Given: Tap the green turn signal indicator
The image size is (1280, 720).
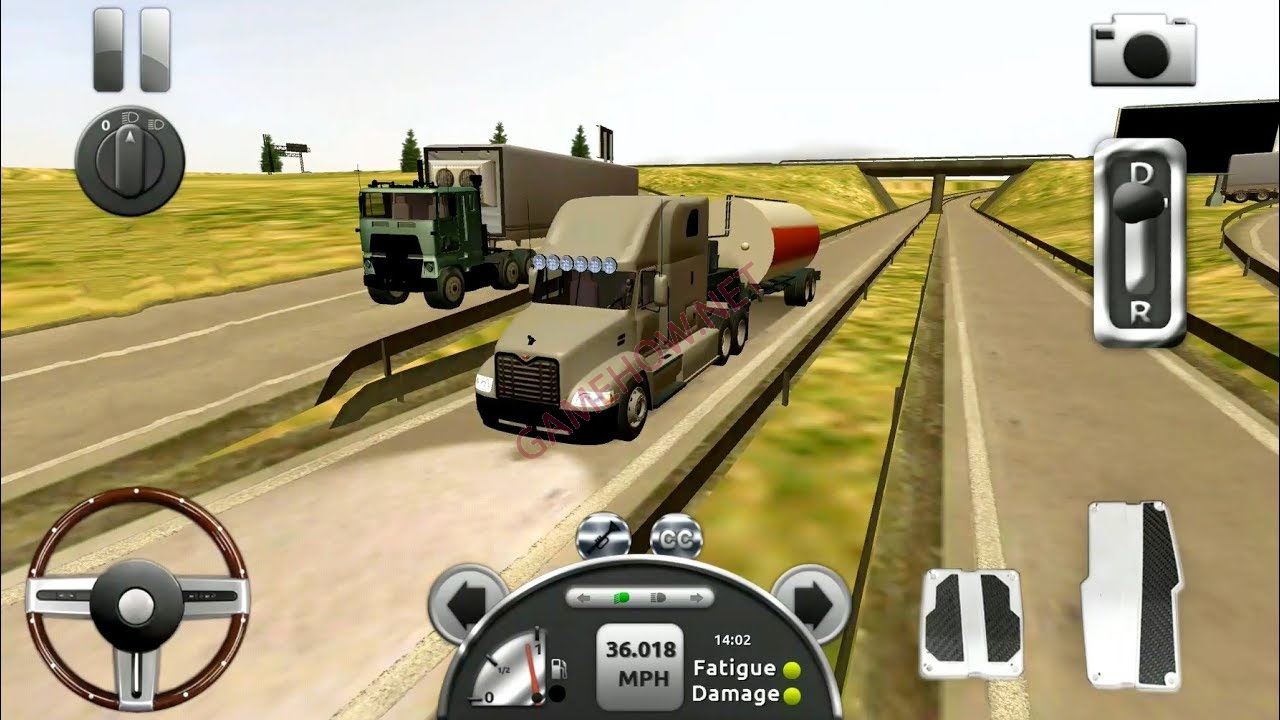Looking at the screenshot, I should coord(622,598).
